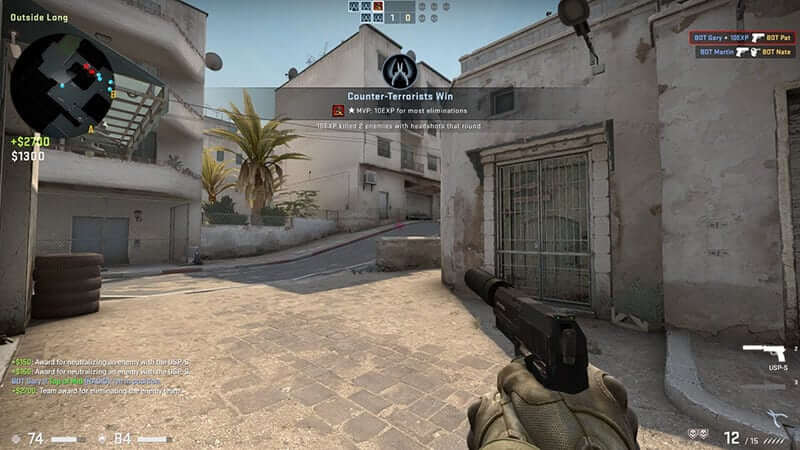Click the radar minimap

coord(60,80)
